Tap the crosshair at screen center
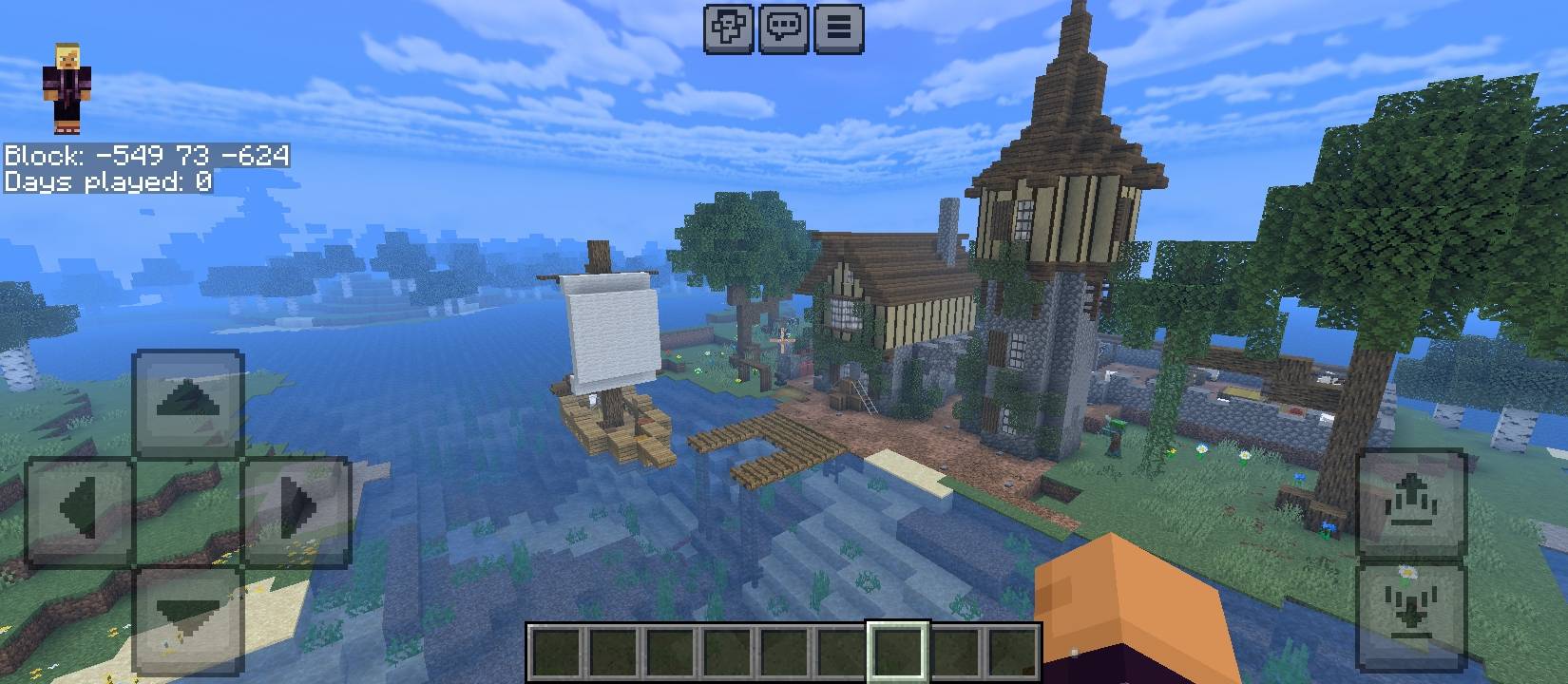 (784, 342)
